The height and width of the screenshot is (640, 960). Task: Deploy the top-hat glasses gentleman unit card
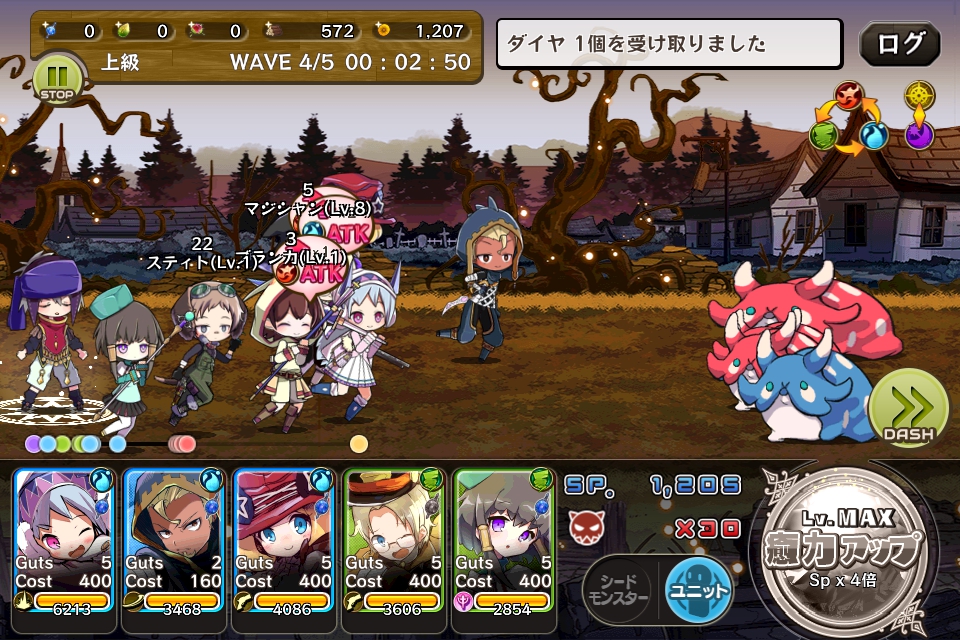tap(394, 540)
